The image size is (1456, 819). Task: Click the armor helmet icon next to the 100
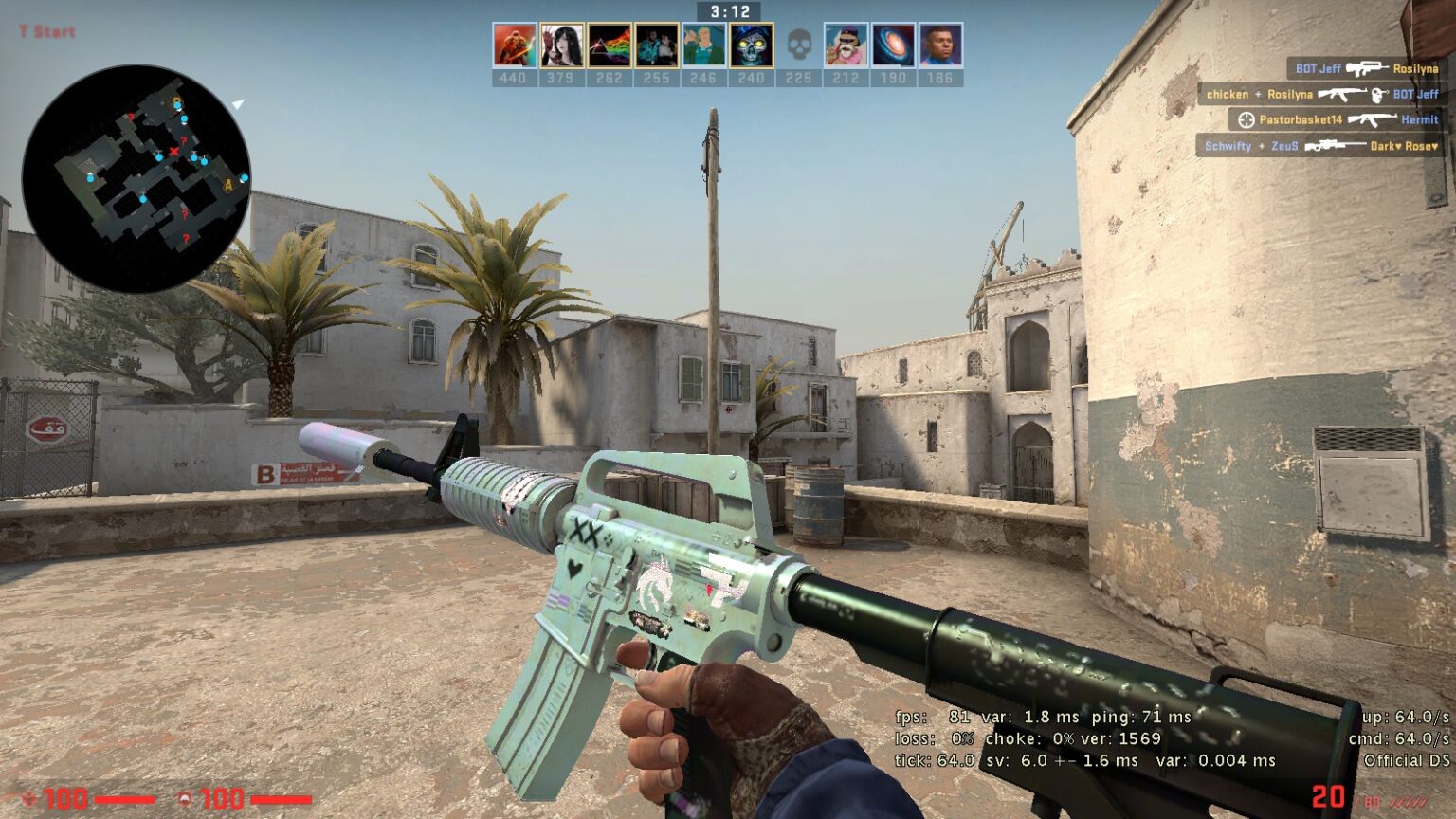[x=183, y=797]
